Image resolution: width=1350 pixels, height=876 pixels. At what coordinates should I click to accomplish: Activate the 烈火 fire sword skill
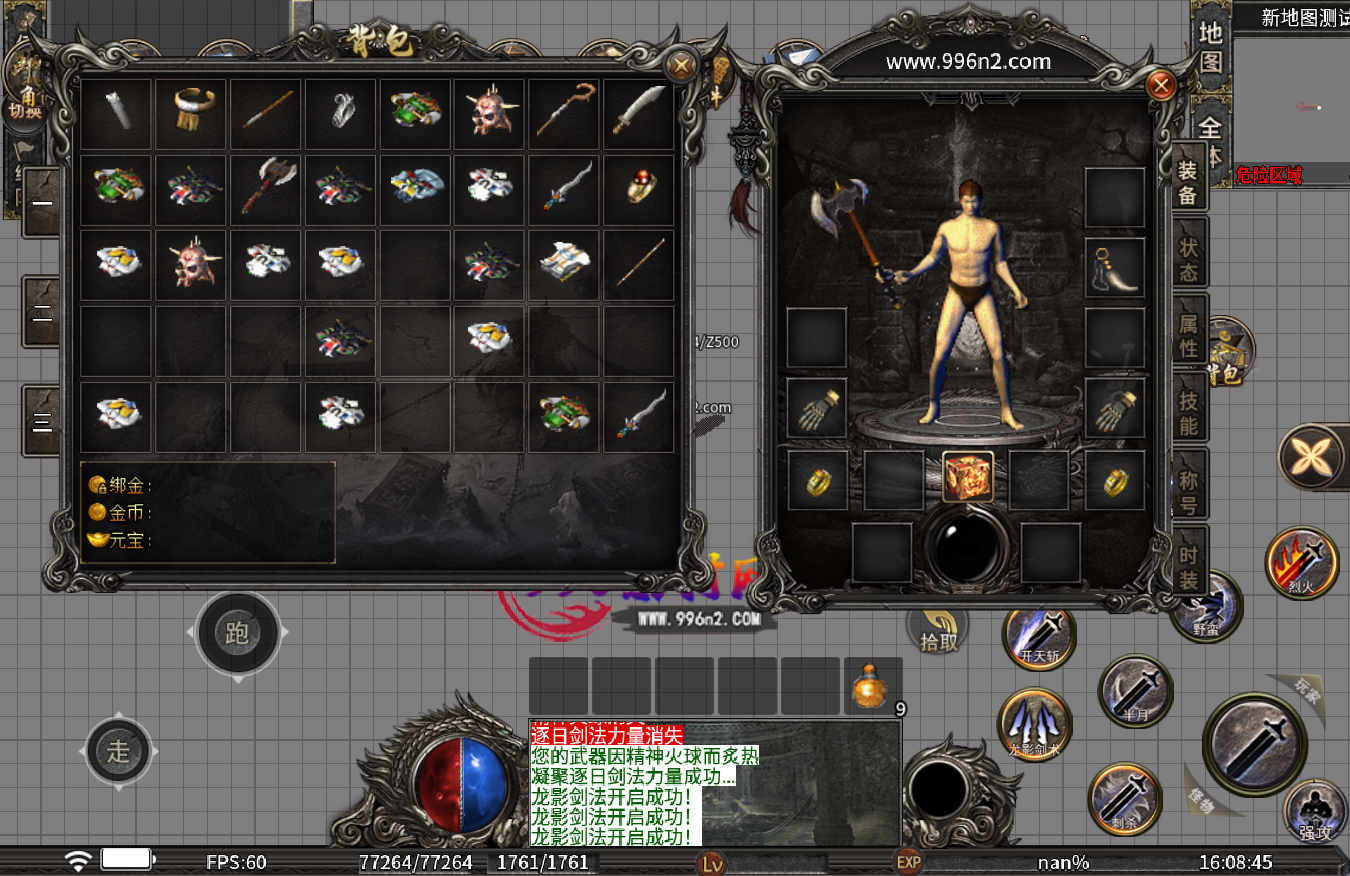click(x=1301, y=563)
